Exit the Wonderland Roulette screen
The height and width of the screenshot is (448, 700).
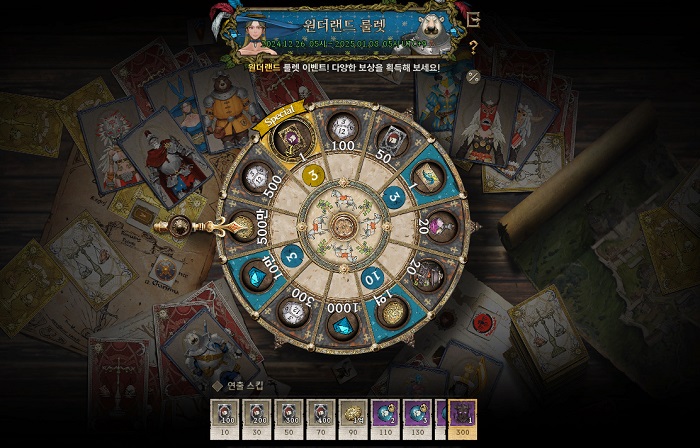tap(474, 19)
